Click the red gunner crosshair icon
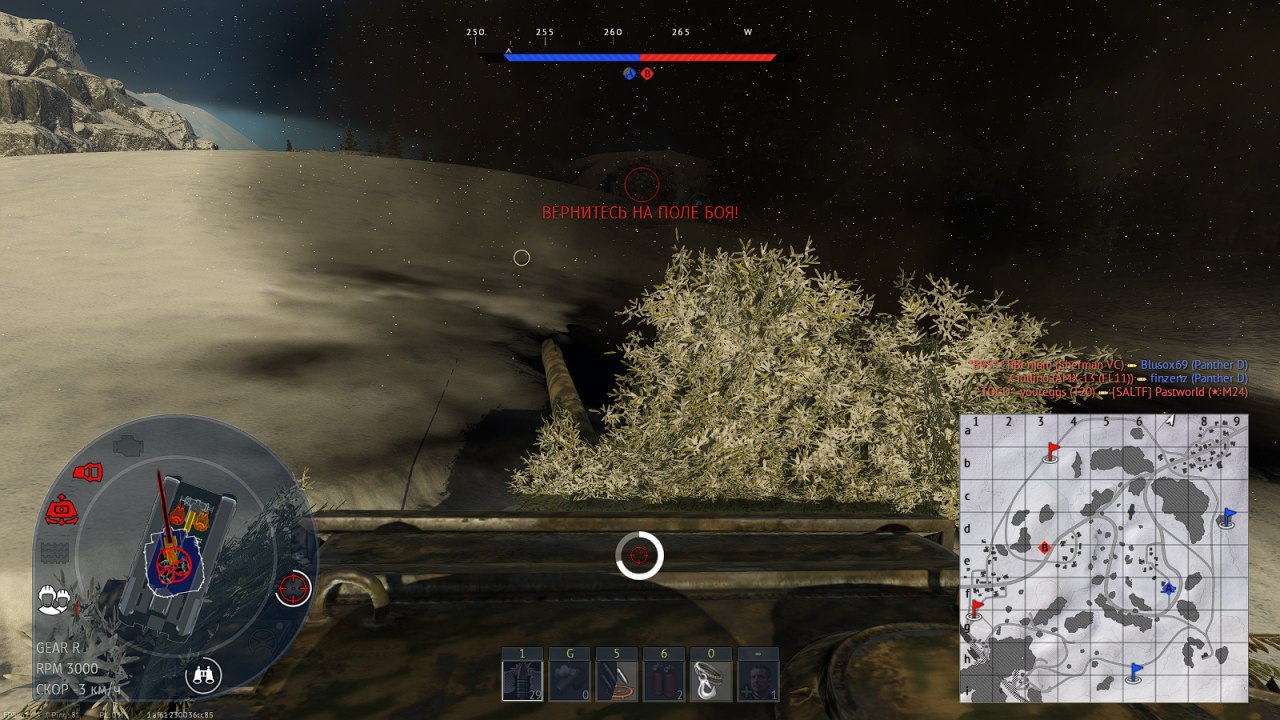The image size is (1280, 720). pos(293,588)
